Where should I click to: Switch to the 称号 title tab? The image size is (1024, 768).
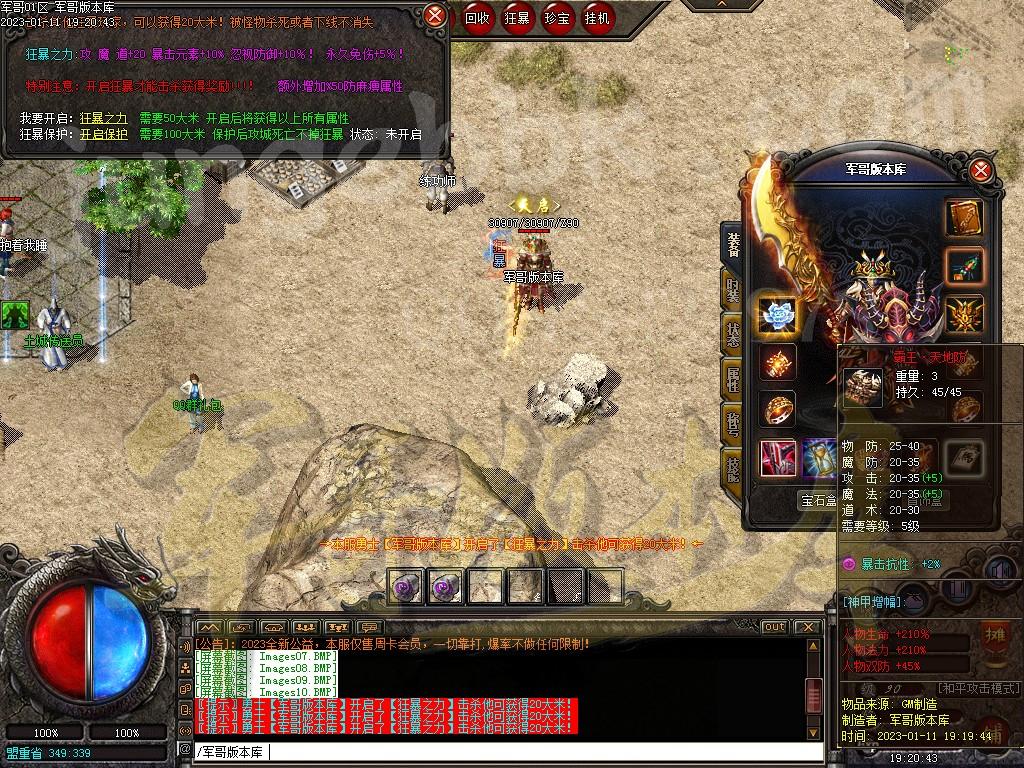pyautogui.click(x=732, y=424)
